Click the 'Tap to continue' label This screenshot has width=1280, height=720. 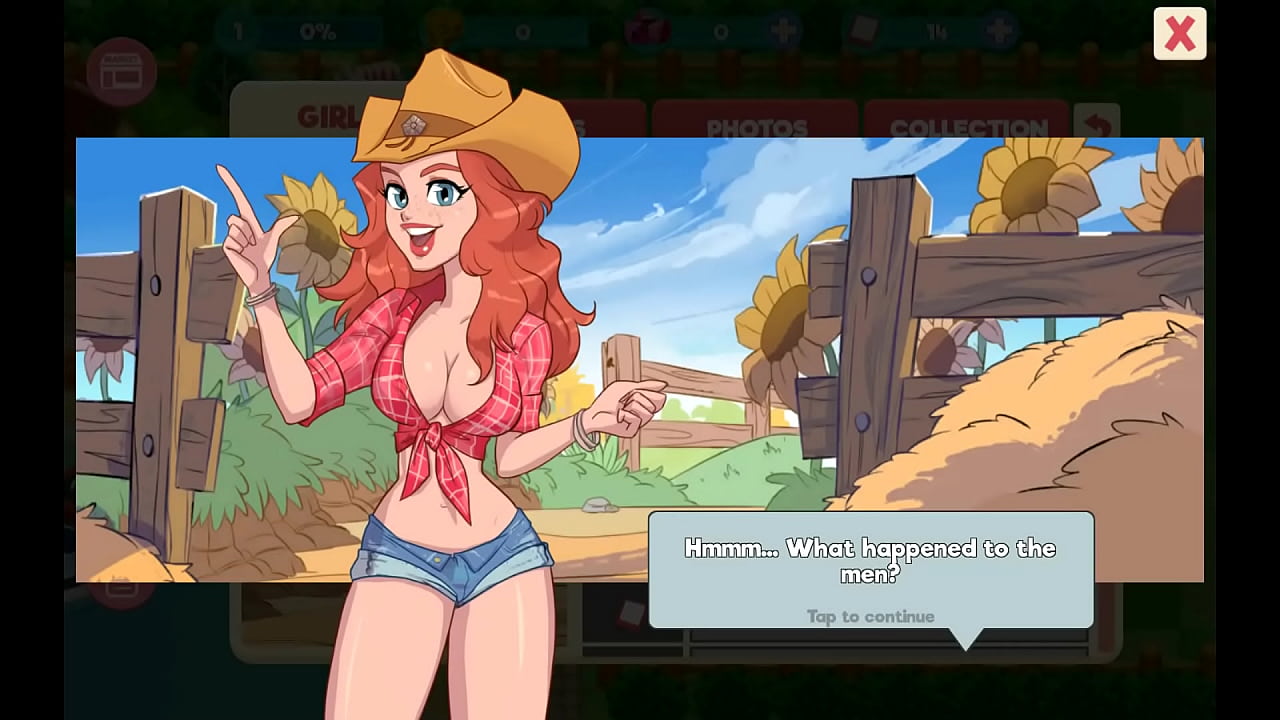(x=870, y=617)
